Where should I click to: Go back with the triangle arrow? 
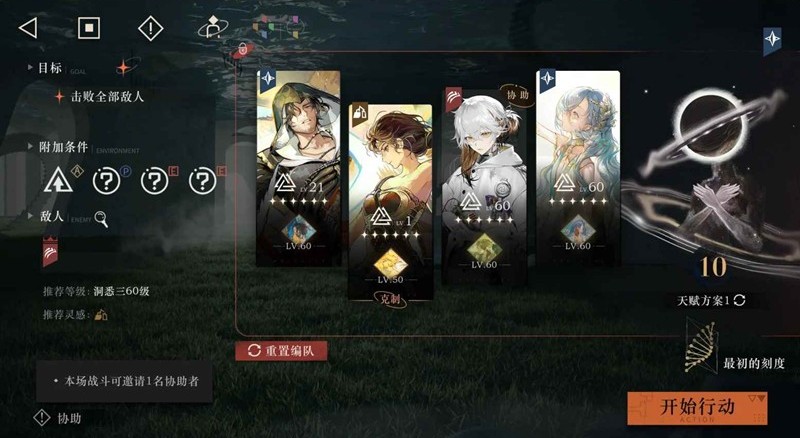(x=28, y=27)
